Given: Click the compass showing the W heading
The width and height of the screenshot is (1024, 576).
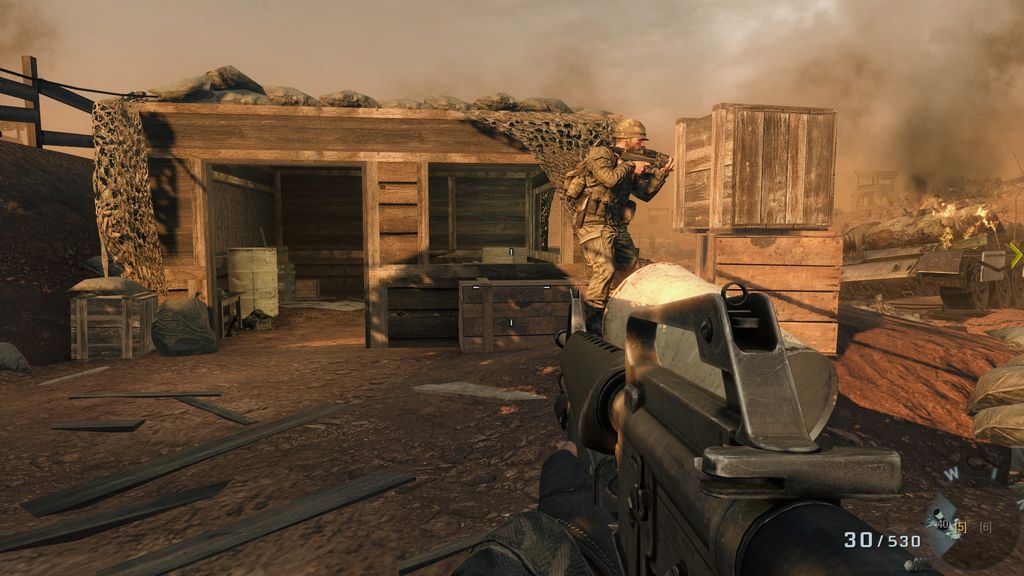Looking at the screenshot, I should point(953,474).
